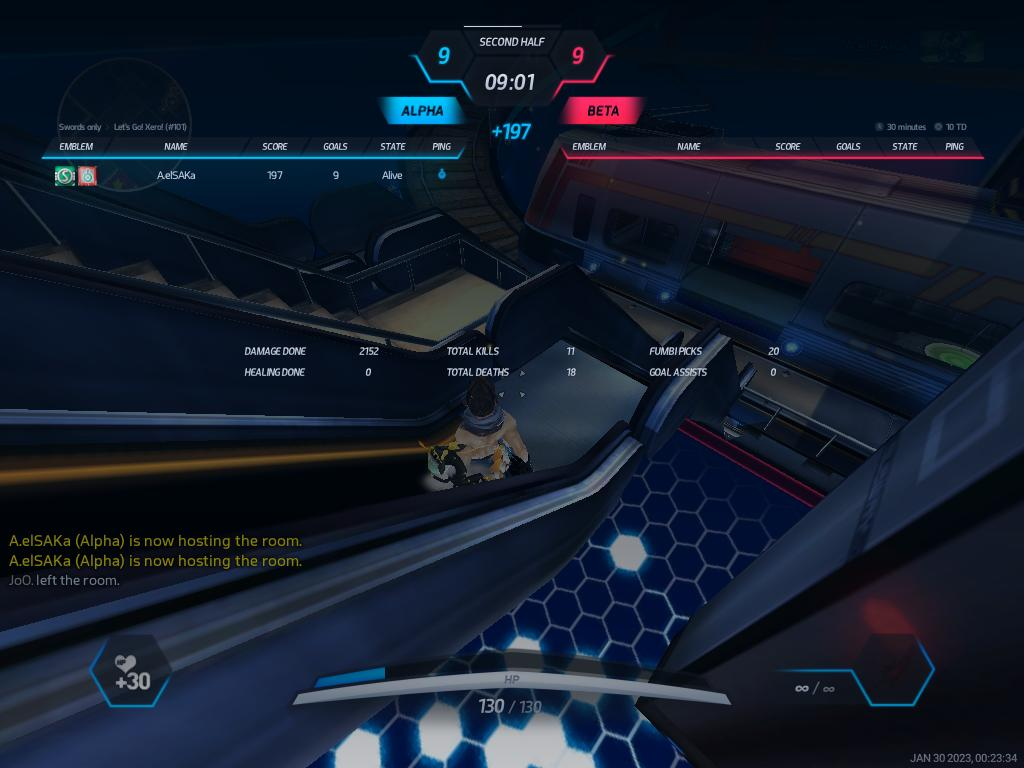
Task: Select the BETA team label
Action: 602,111
